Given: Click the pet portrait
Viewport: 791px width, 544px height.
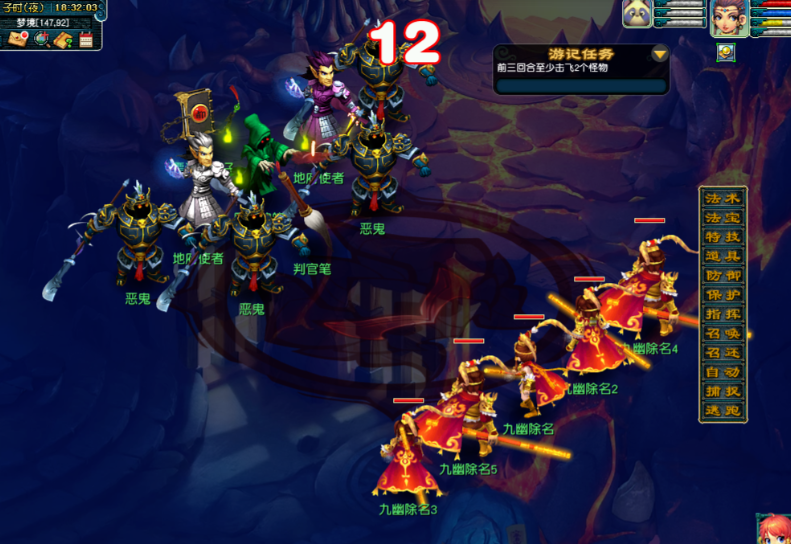Looking at the screenshot, I should (638, 14).
